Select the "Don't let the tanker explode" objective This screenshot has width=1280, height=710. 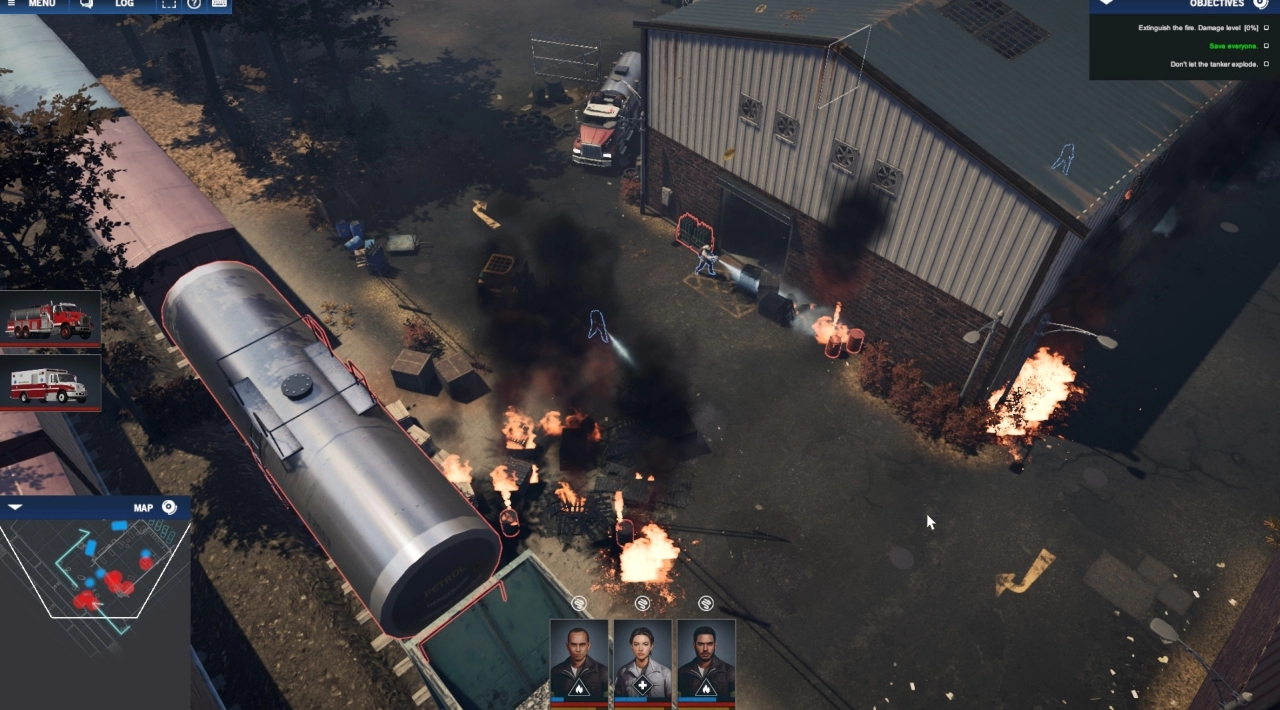pos(1213,64)
